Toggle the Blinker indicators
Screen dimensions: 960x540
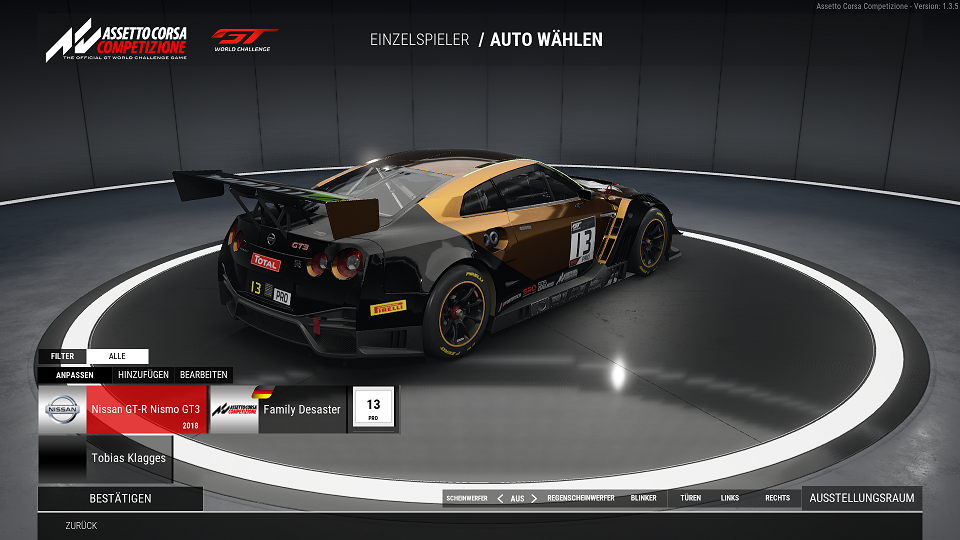[644, 498]
